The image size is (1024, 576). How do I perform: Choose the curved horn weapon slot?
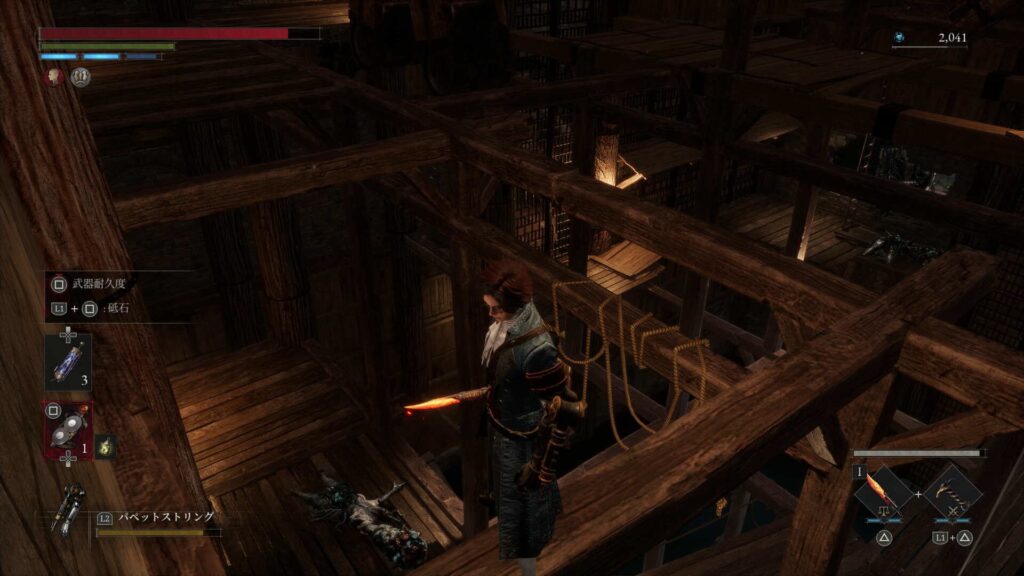click(x=949, y=492)
